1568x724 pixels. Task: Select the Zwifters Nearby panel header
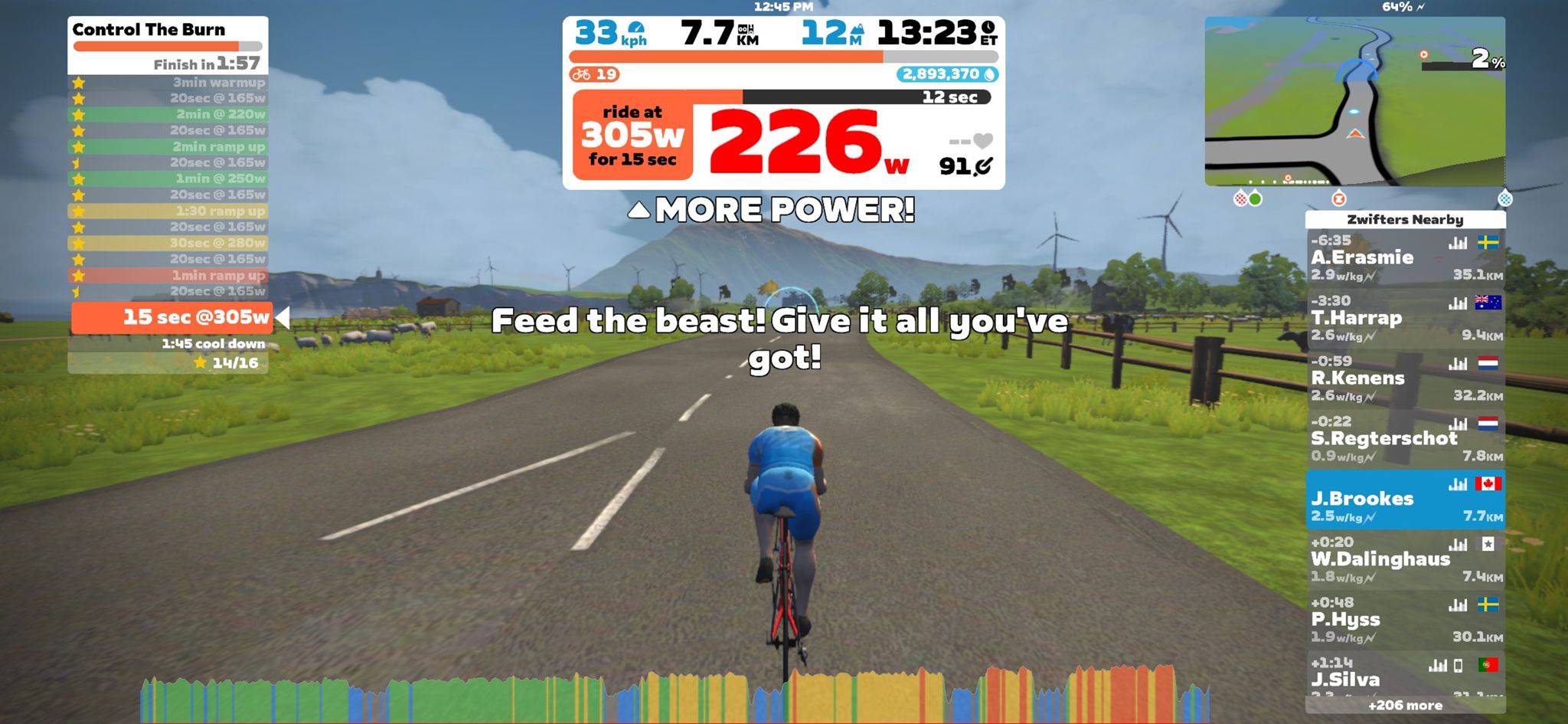tap(1406, 219)
